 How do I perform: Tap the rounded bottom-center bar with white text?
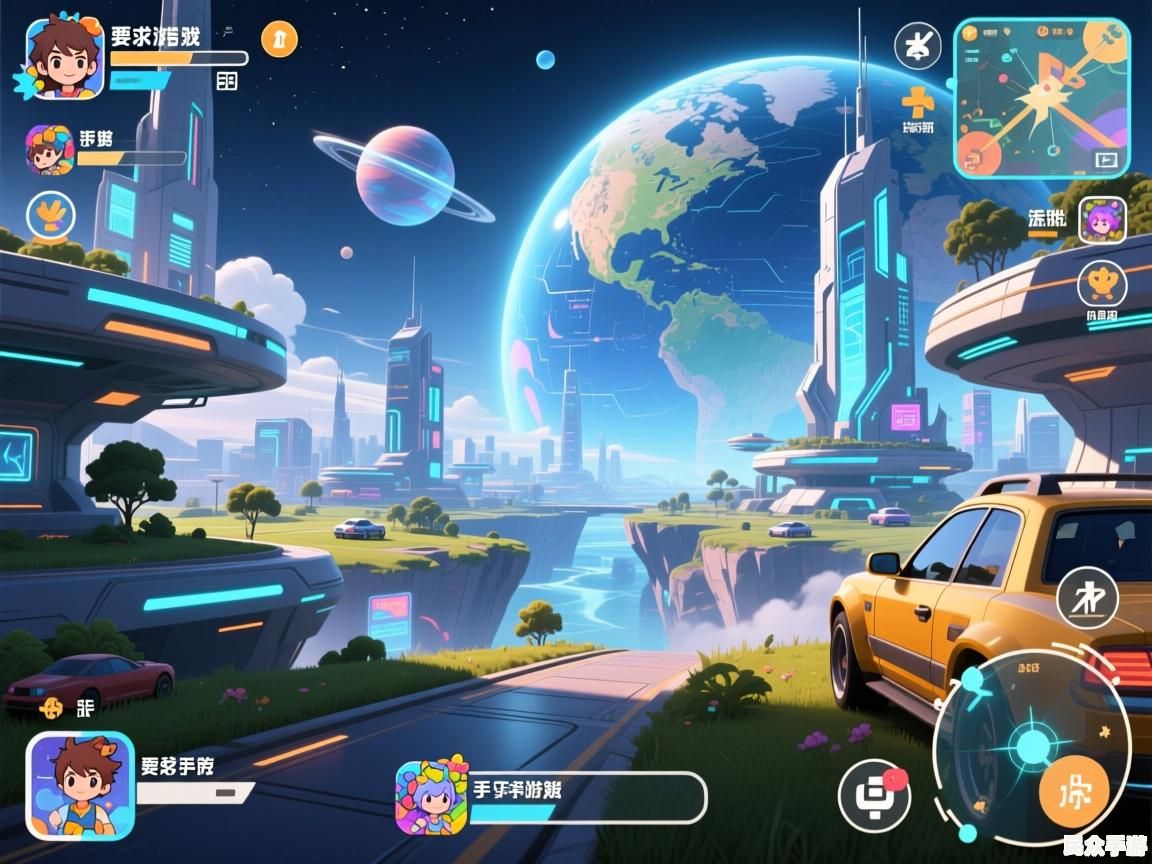click(x=588, y=798)
